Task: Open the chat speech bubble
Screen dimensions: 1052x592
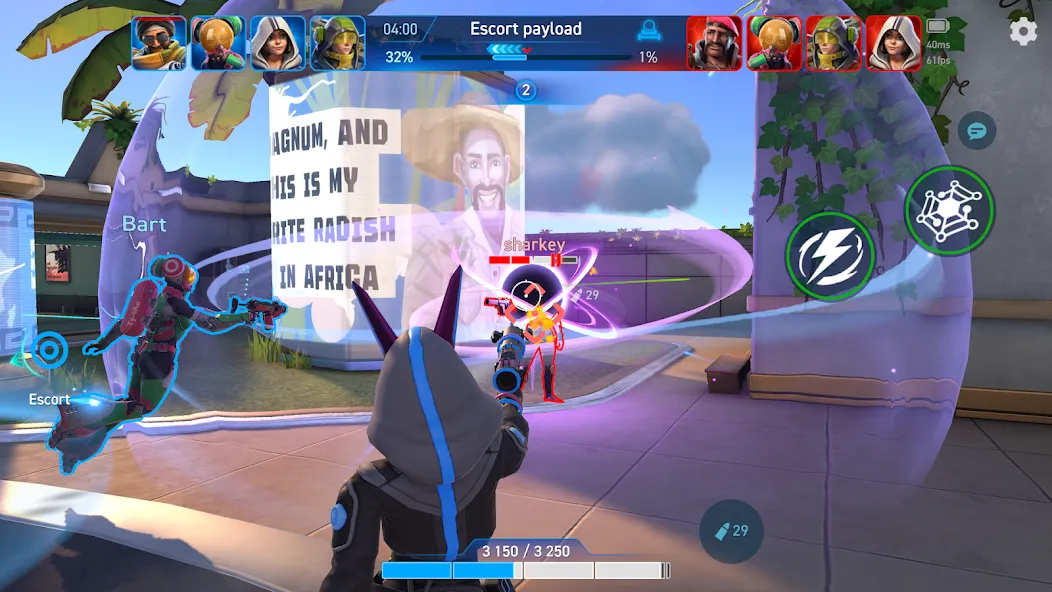Action: coord(975,131)
